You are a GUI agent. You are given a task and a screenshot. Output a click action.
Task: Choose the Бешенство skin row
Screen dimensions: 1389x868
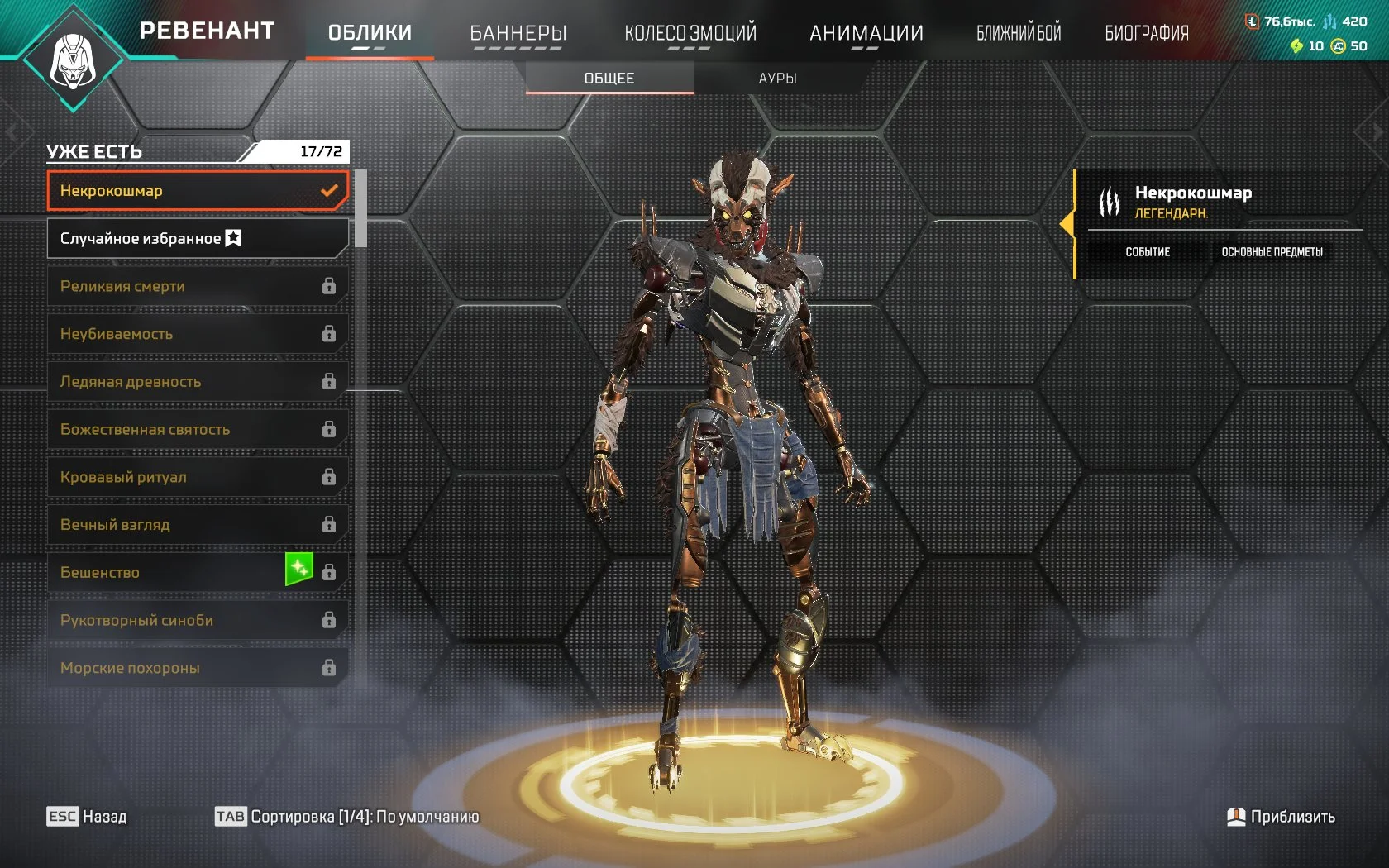tap(165, 573)
